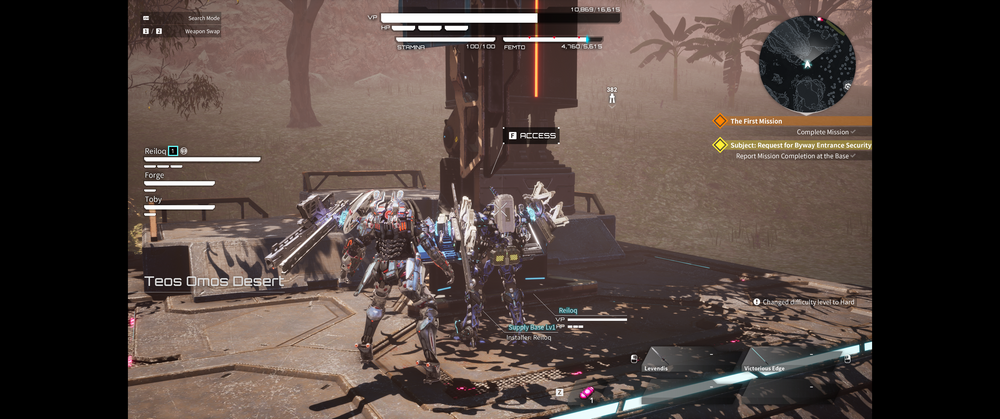Click the Supply Base Lv1 label
The width and height of the screenshot is (1000, 419).
pyautogui.click(x=532, y=327)
